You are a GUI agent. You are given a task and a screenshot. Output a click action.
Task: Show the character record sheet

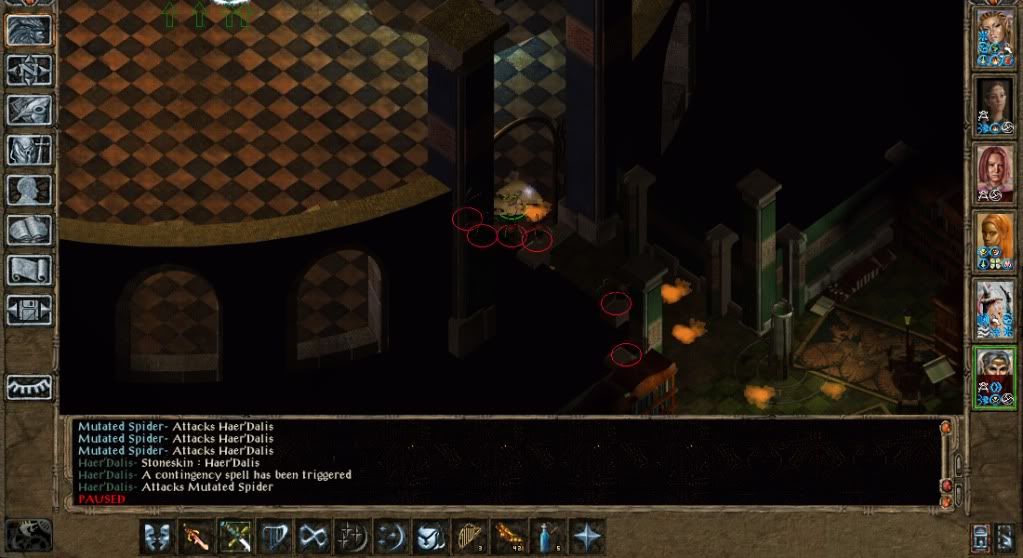coord(29,190)
